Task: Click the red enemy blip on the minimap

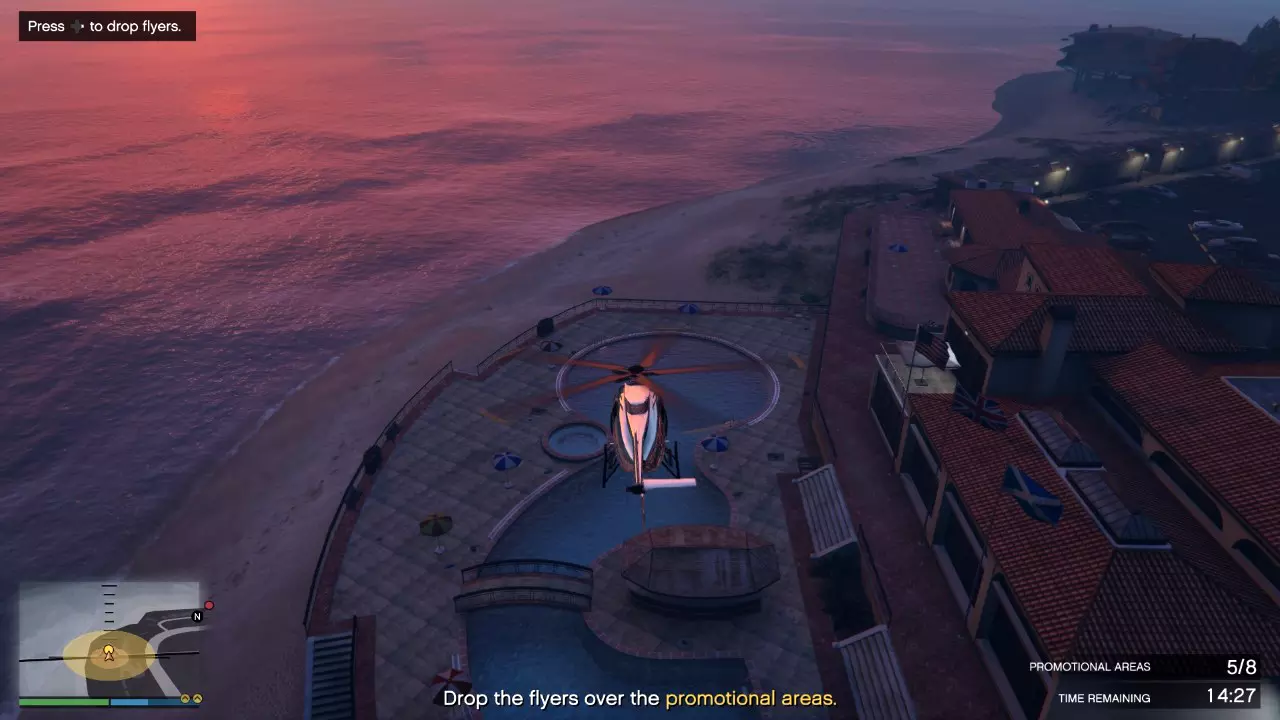Action: (209, 604)
